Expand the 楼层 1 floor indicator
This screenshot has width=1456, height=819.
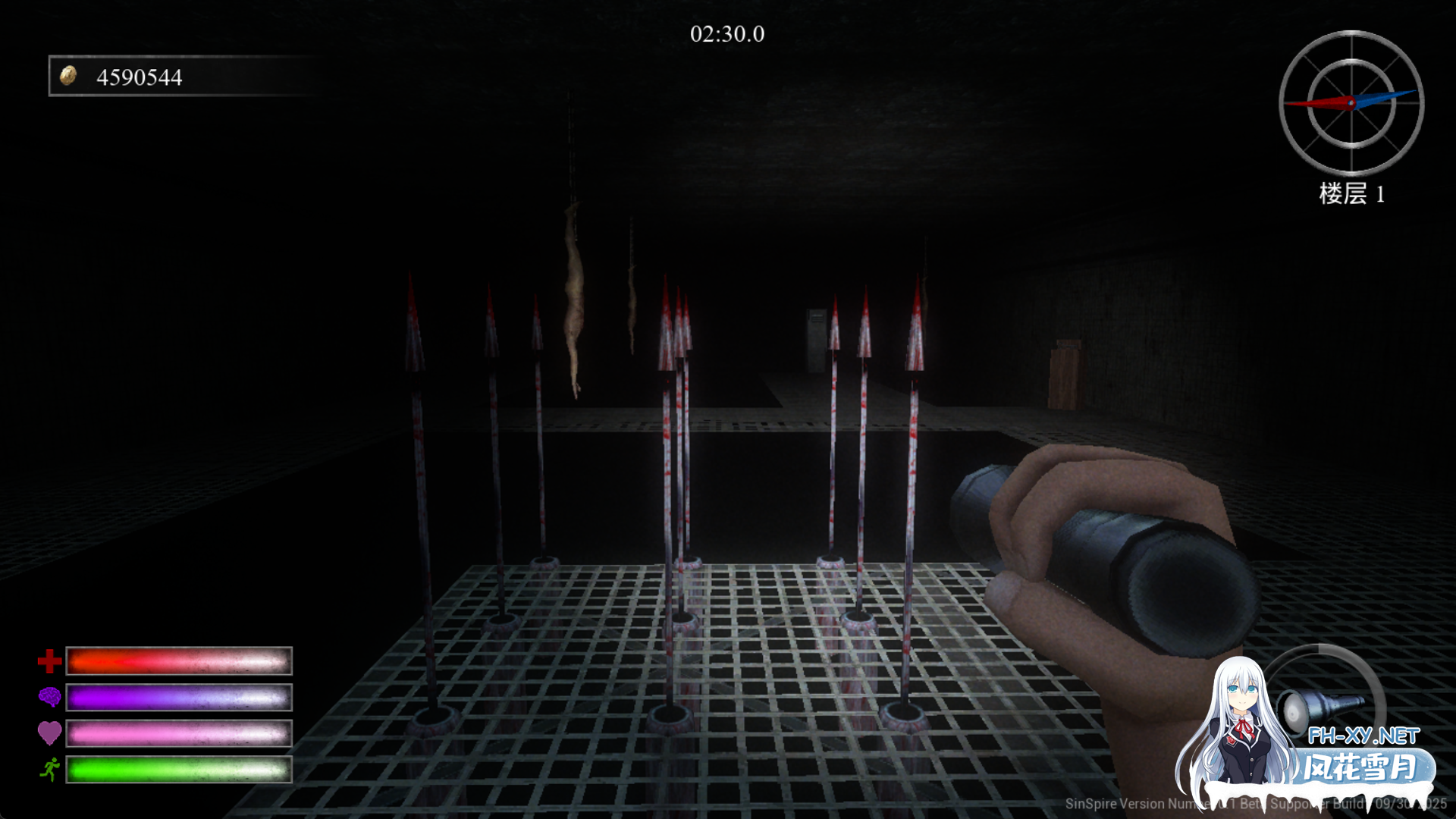point(1351,195)
